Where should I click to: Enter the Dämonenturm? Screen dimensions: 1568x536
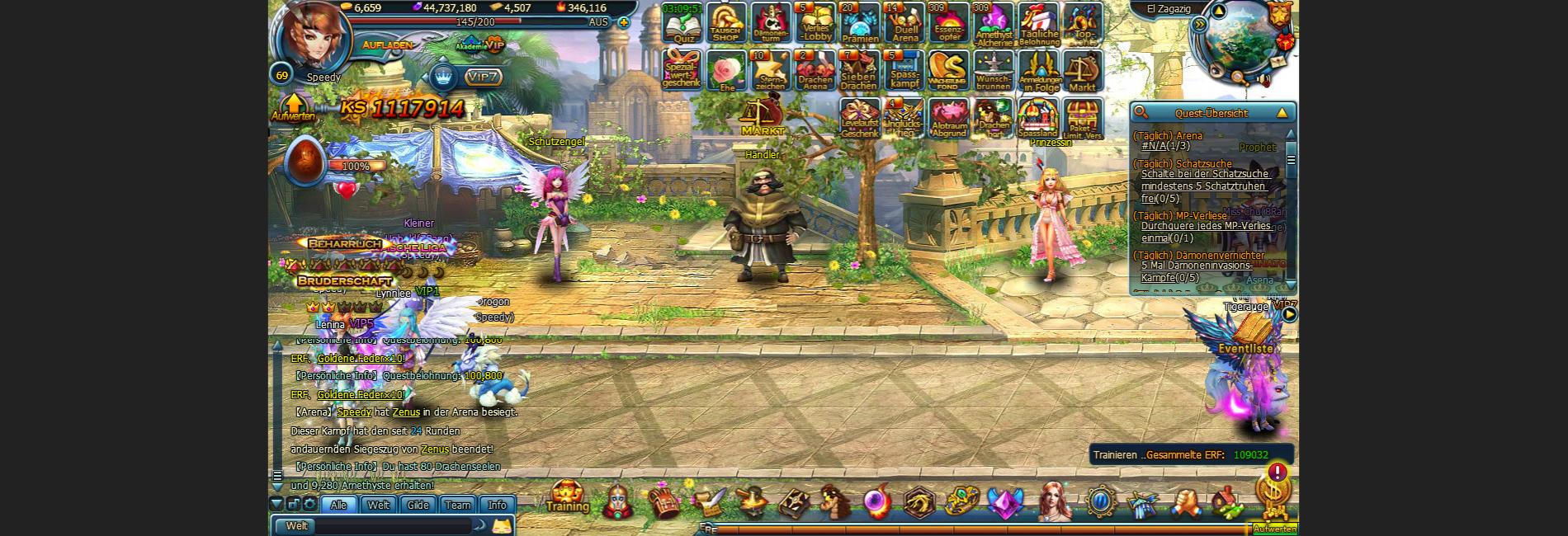click(771, 23)
